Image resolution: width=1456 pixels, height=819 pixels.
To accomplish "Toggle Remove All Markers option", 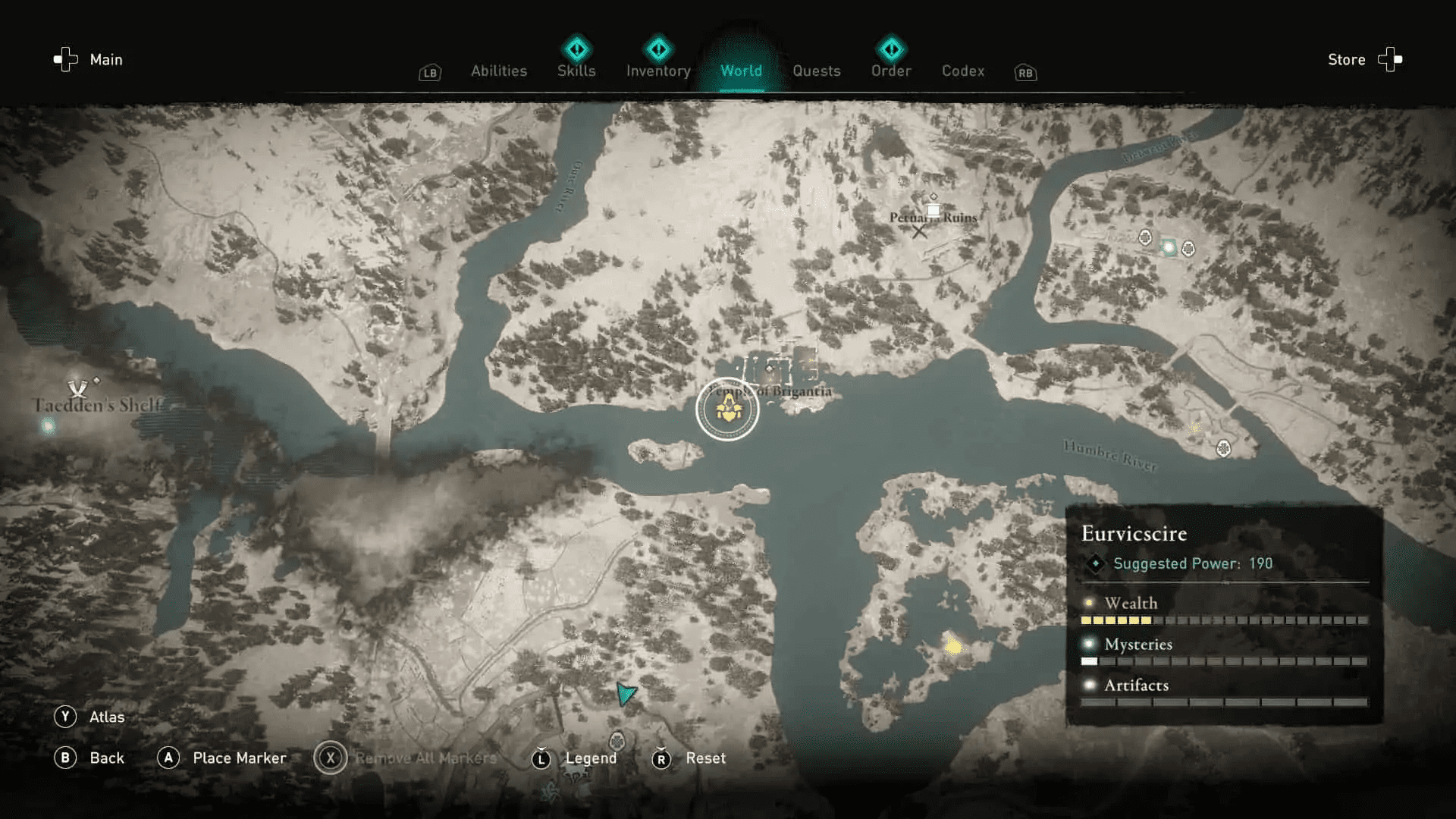I will tap(330, 758).
